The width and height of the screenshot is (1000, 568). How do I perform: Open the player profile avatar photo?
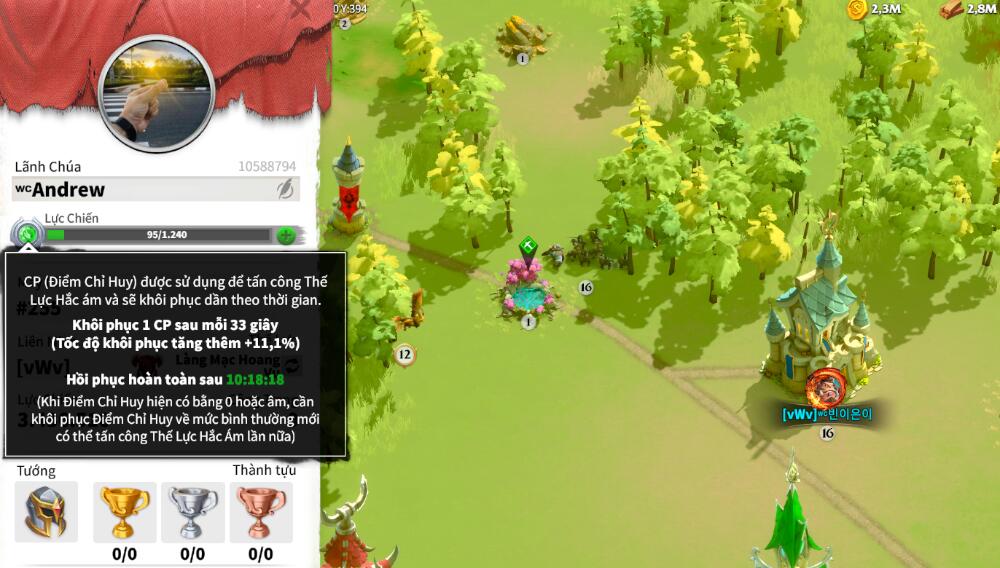pos(157,93)
